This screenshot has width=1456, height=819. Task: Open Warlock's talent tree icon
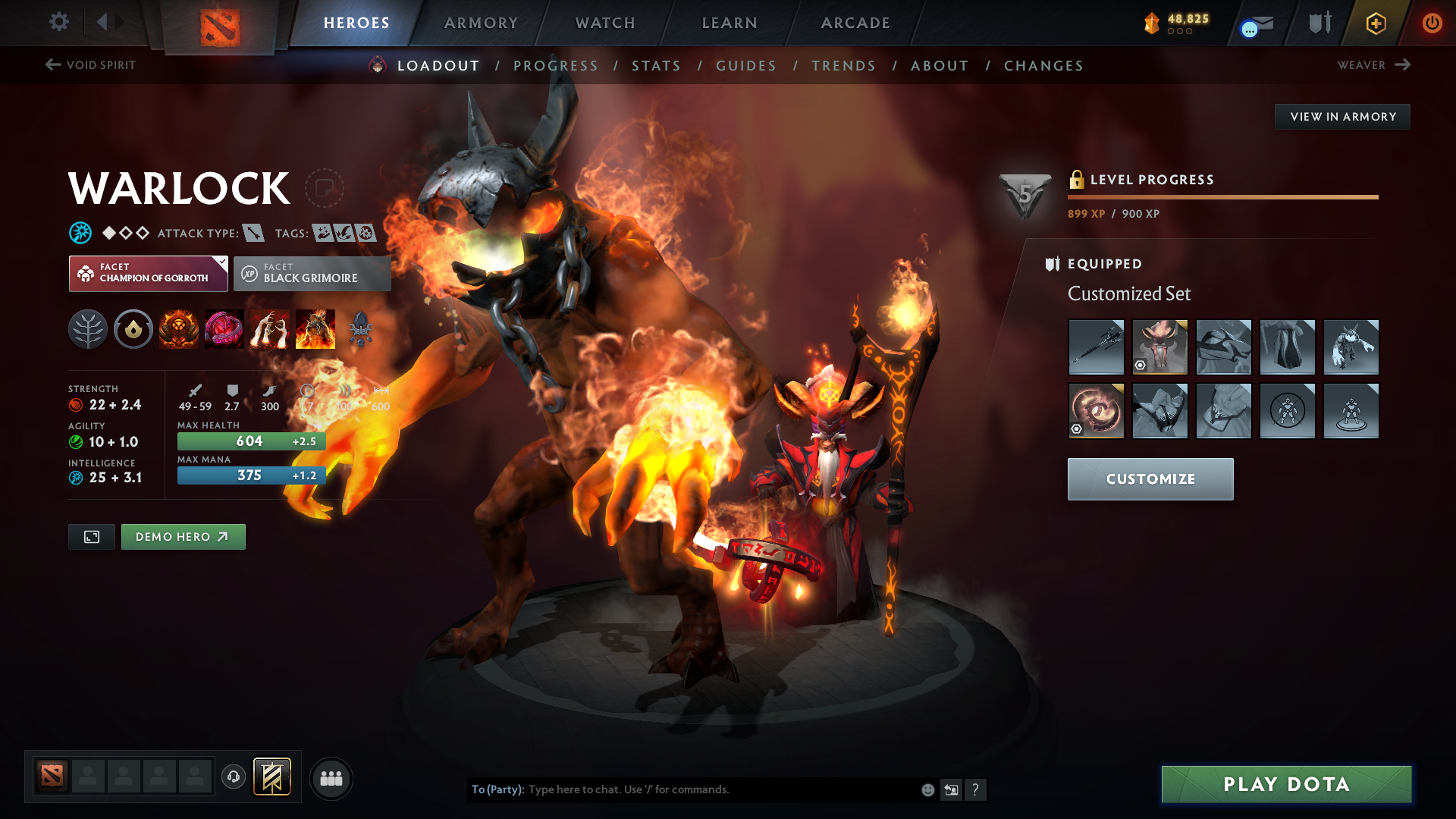click(88, 328)
